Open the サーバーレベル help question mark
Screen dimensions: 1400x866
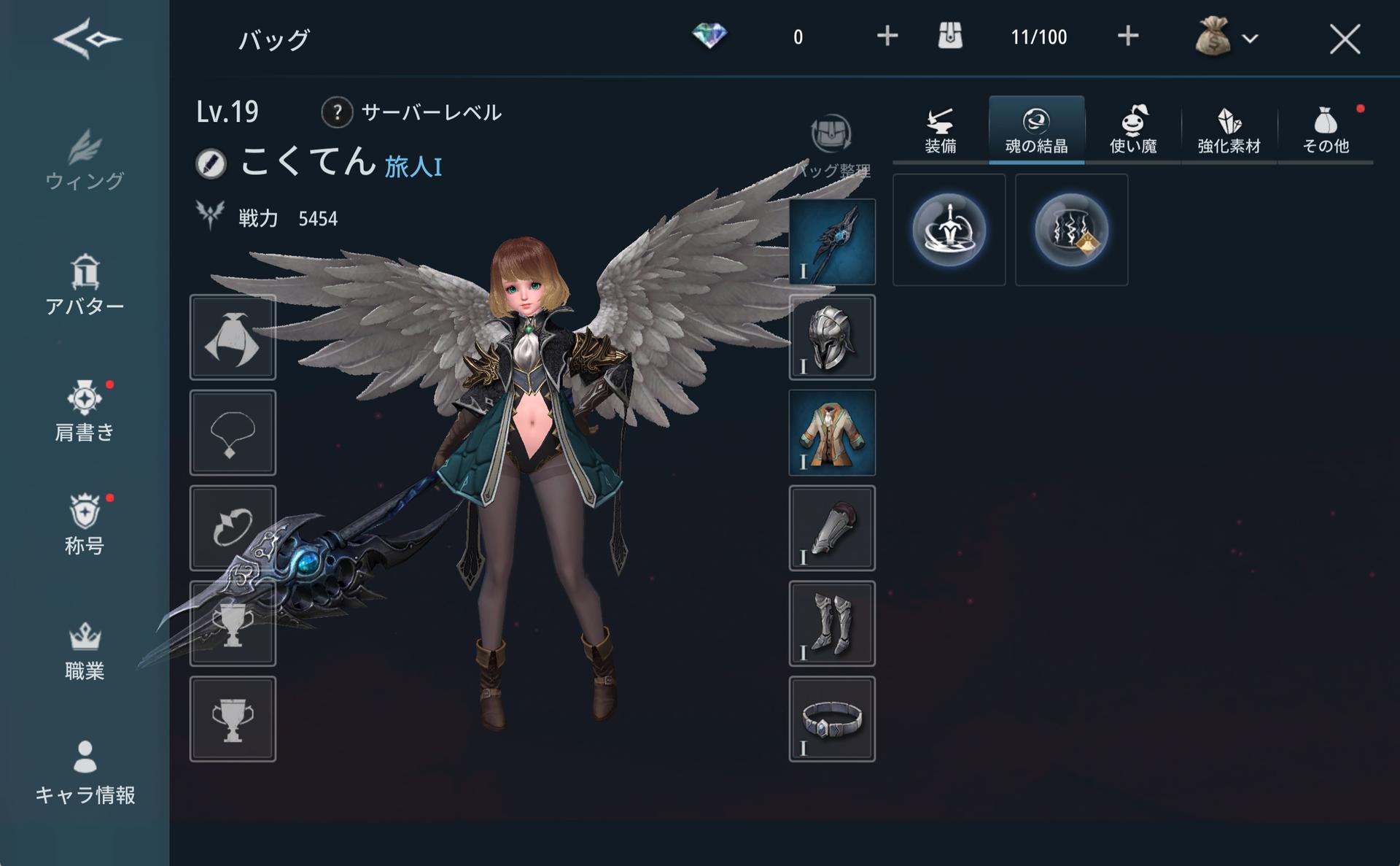[337, 112]
